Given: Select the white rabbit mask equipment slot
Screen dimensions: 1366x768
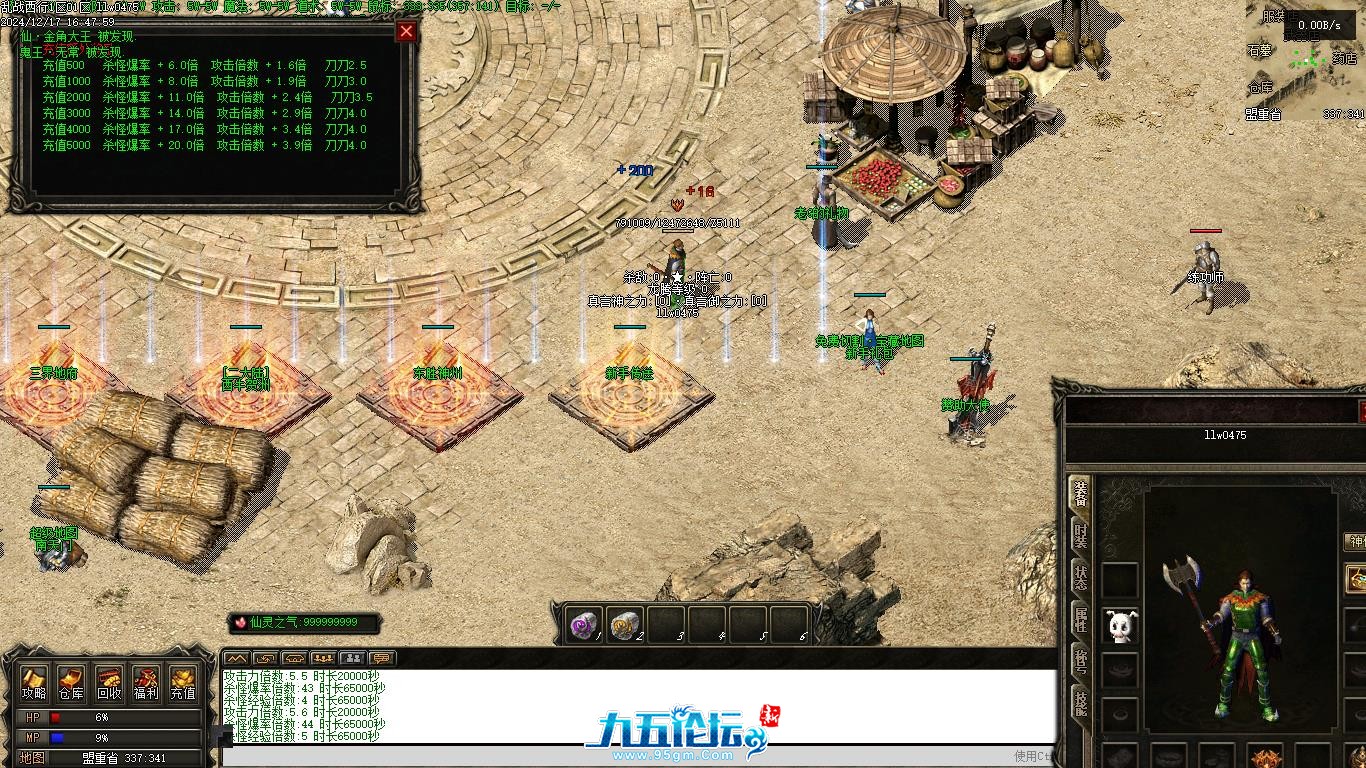Looking at the screenshot, I should (1120, 626).
